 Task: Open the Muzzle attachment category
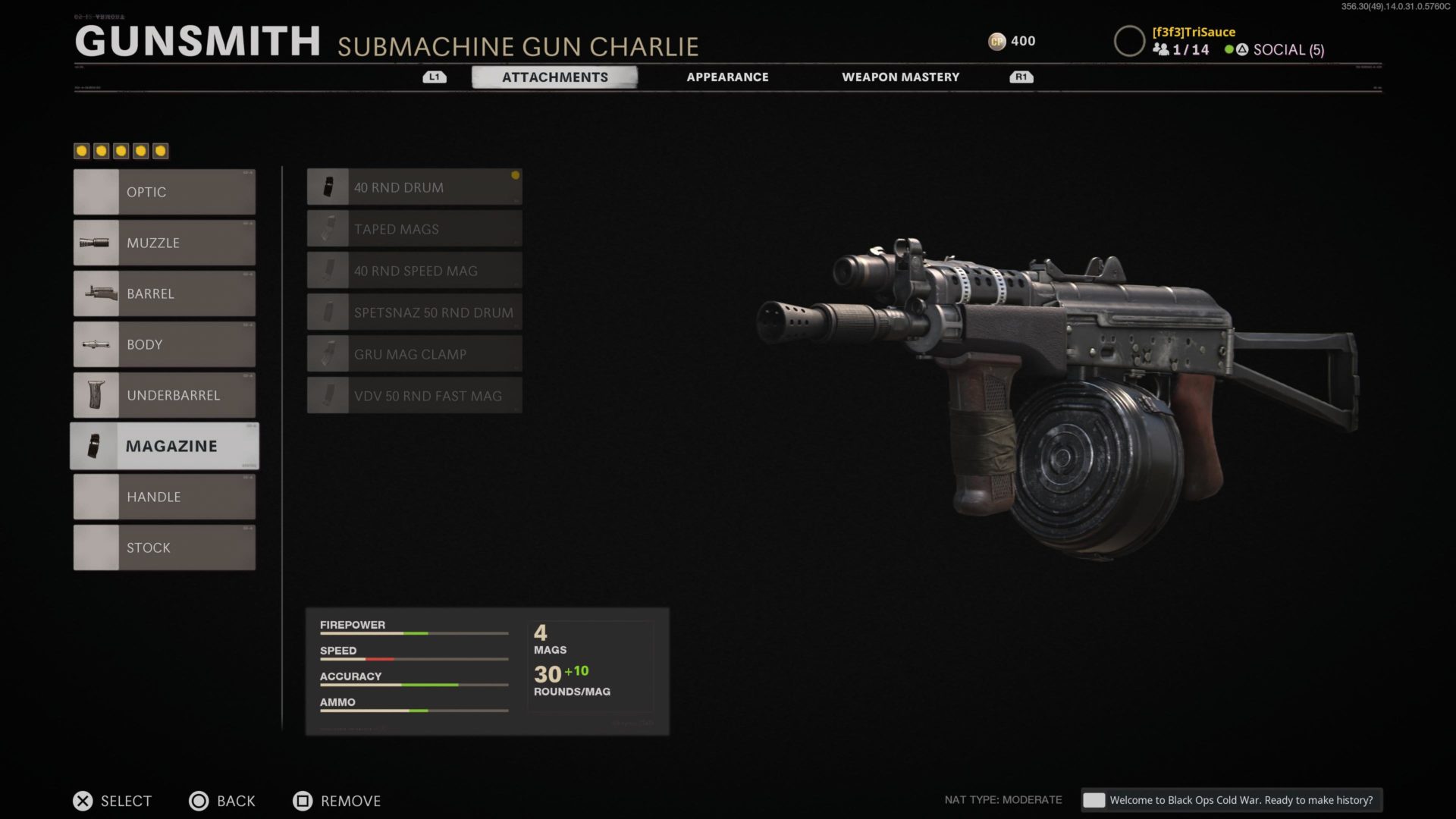[165, 243]
